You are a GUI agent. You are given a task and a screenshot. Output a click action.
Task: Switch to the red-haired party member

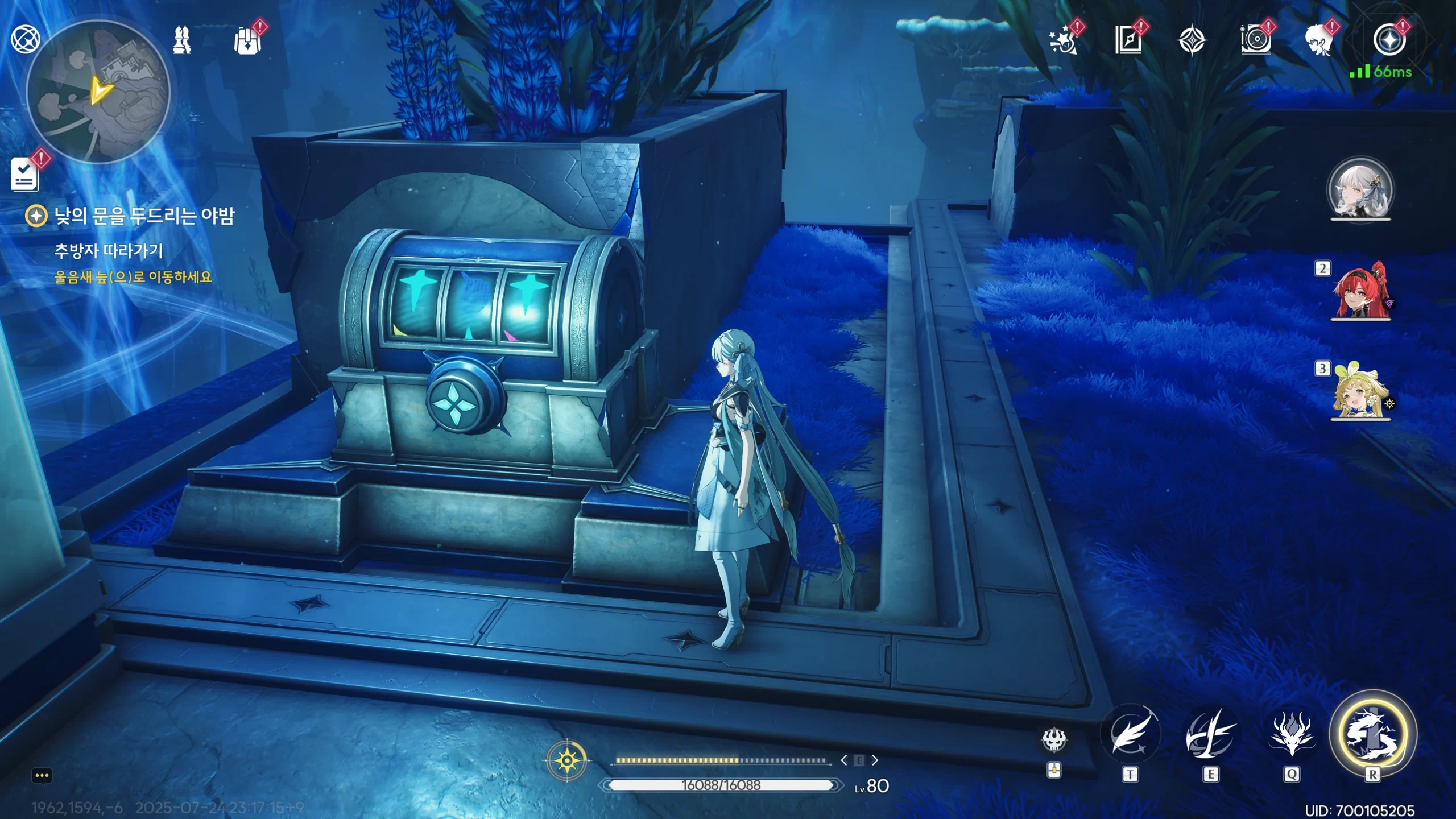point(1360,291)
